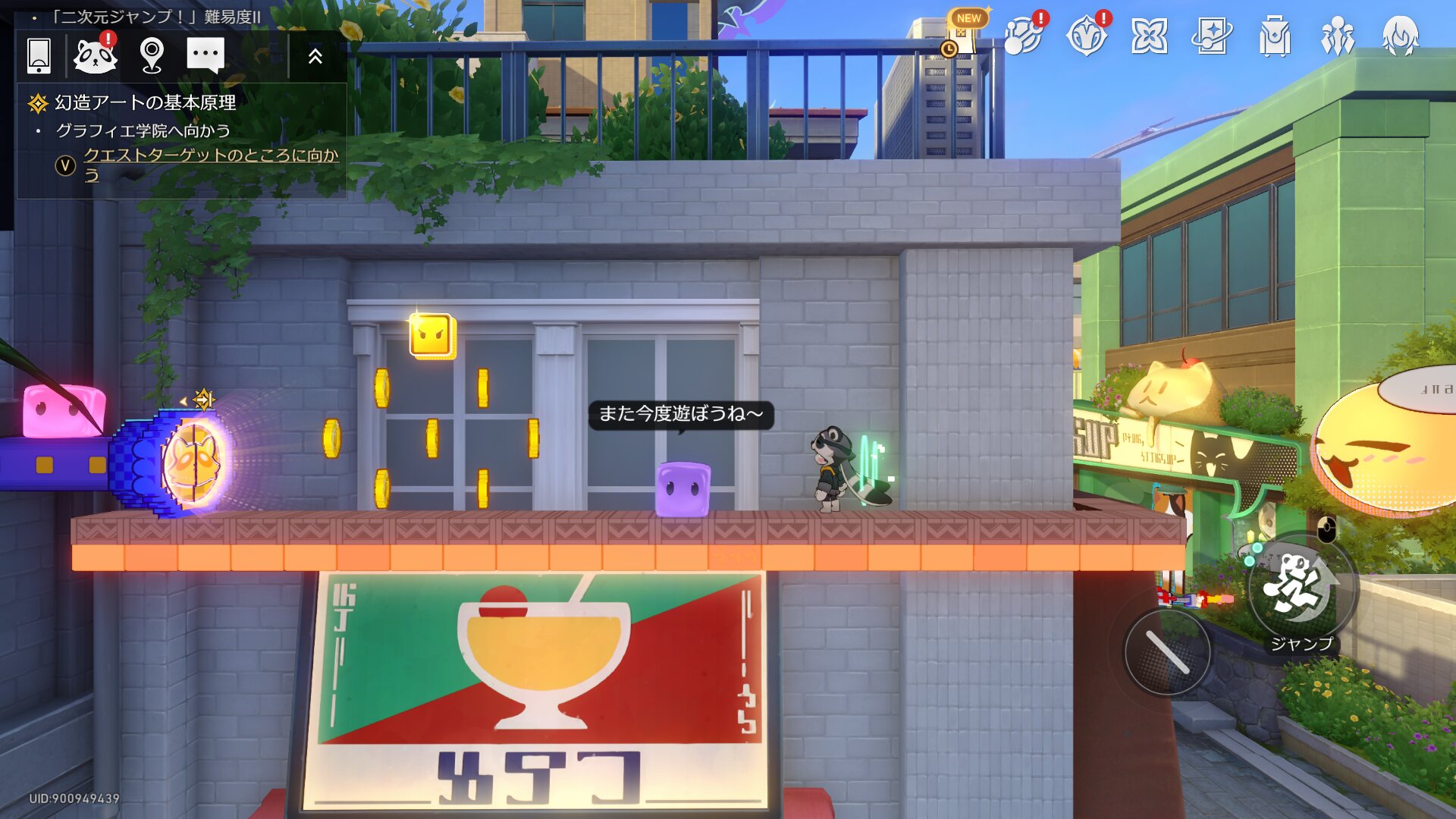1456x819 pixels.
Task: Open the orbit nodes icon with alert
Action: point(1024,36)
